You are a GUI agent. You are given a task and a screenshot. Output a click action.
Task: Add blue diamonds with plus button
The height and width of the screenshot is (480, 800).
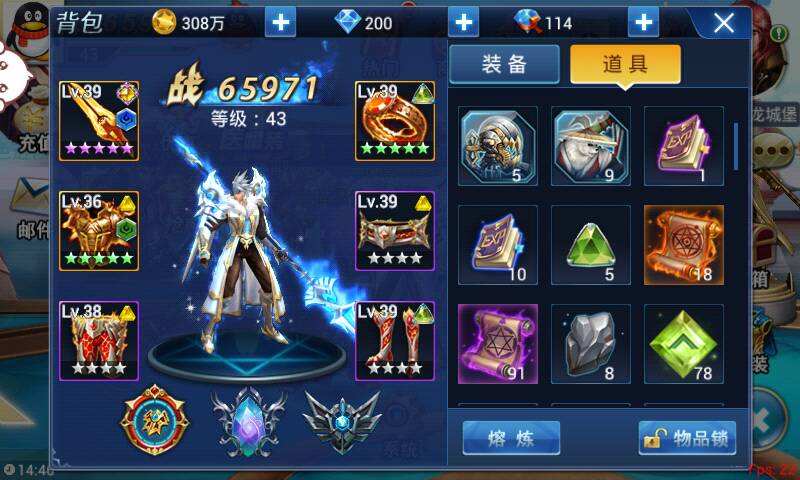[463, 22]
